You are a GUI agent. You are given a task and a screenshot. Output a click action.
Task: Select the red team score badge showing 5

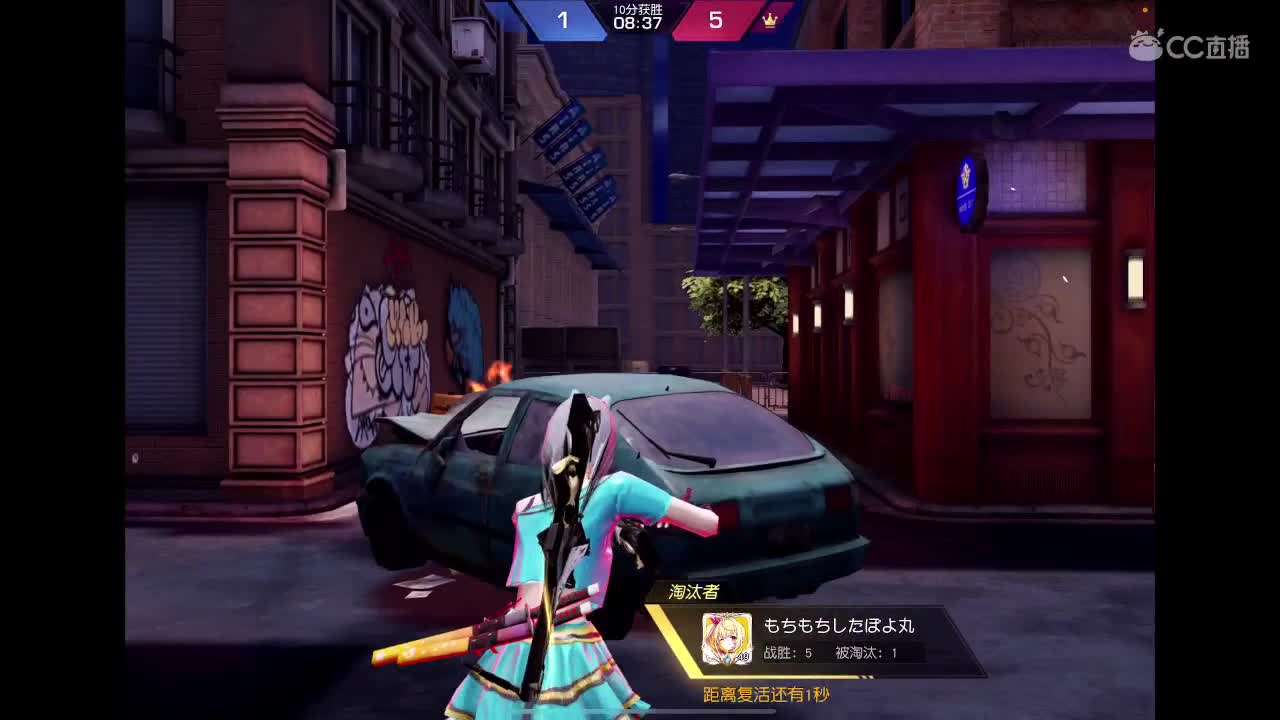point(716,20)
